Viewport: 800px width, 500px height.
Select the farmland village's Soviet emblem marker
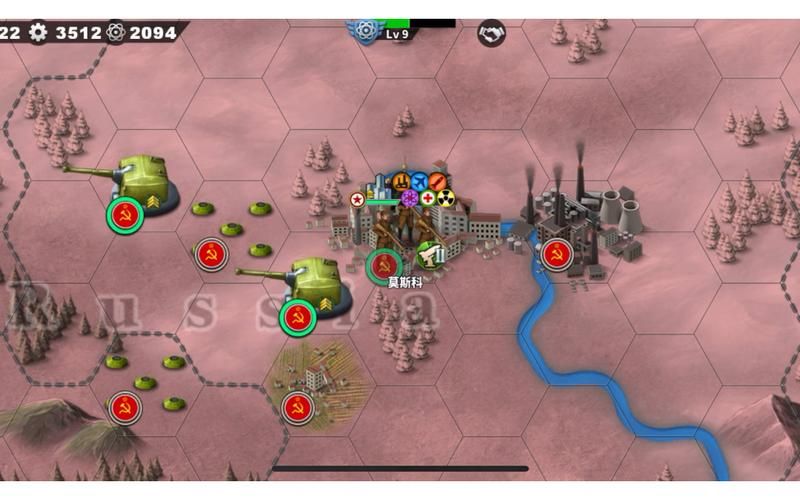point(296,407)
